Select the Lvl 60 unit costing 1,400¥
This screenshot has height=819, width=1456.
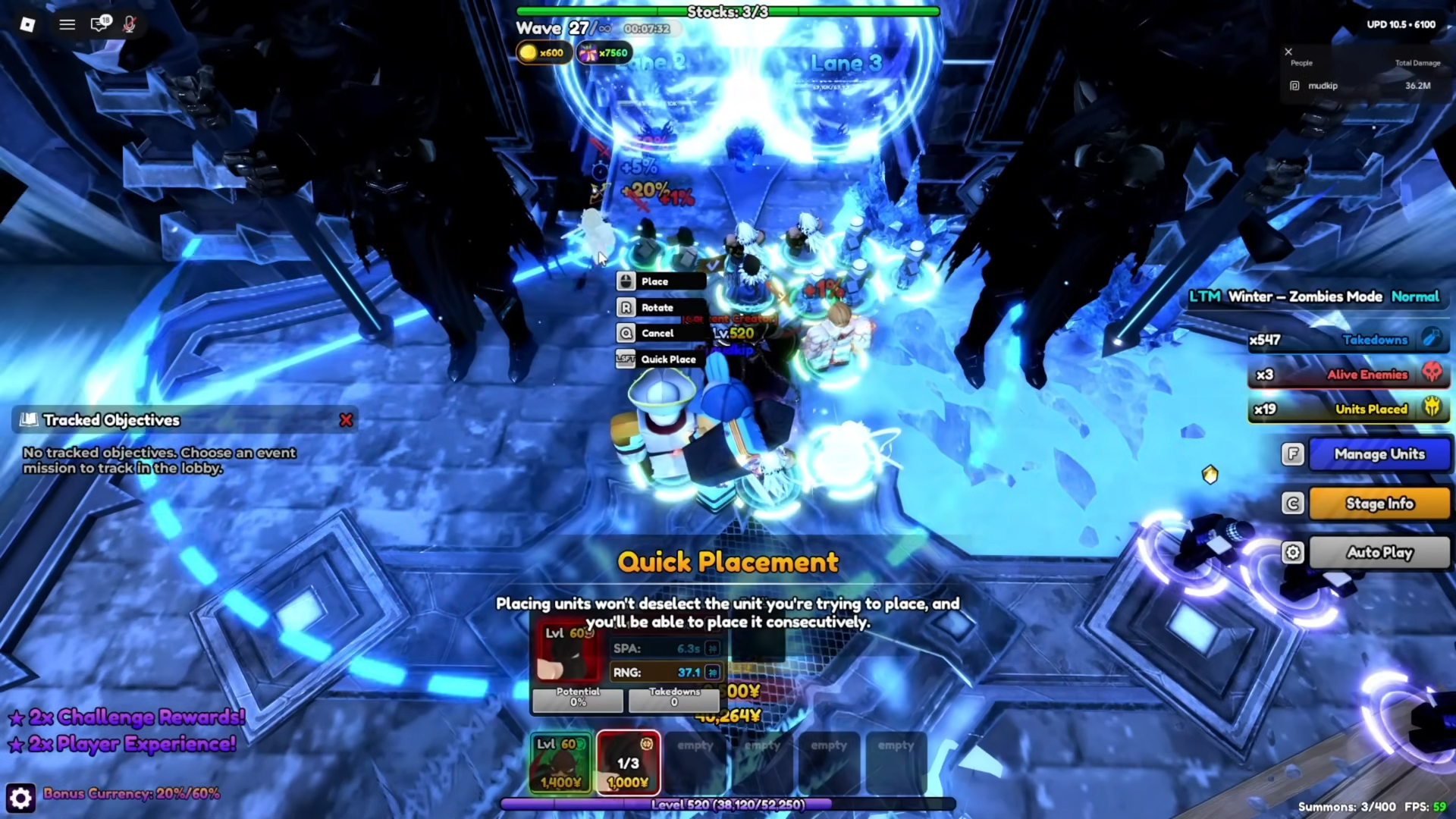(x=560, y=762)
